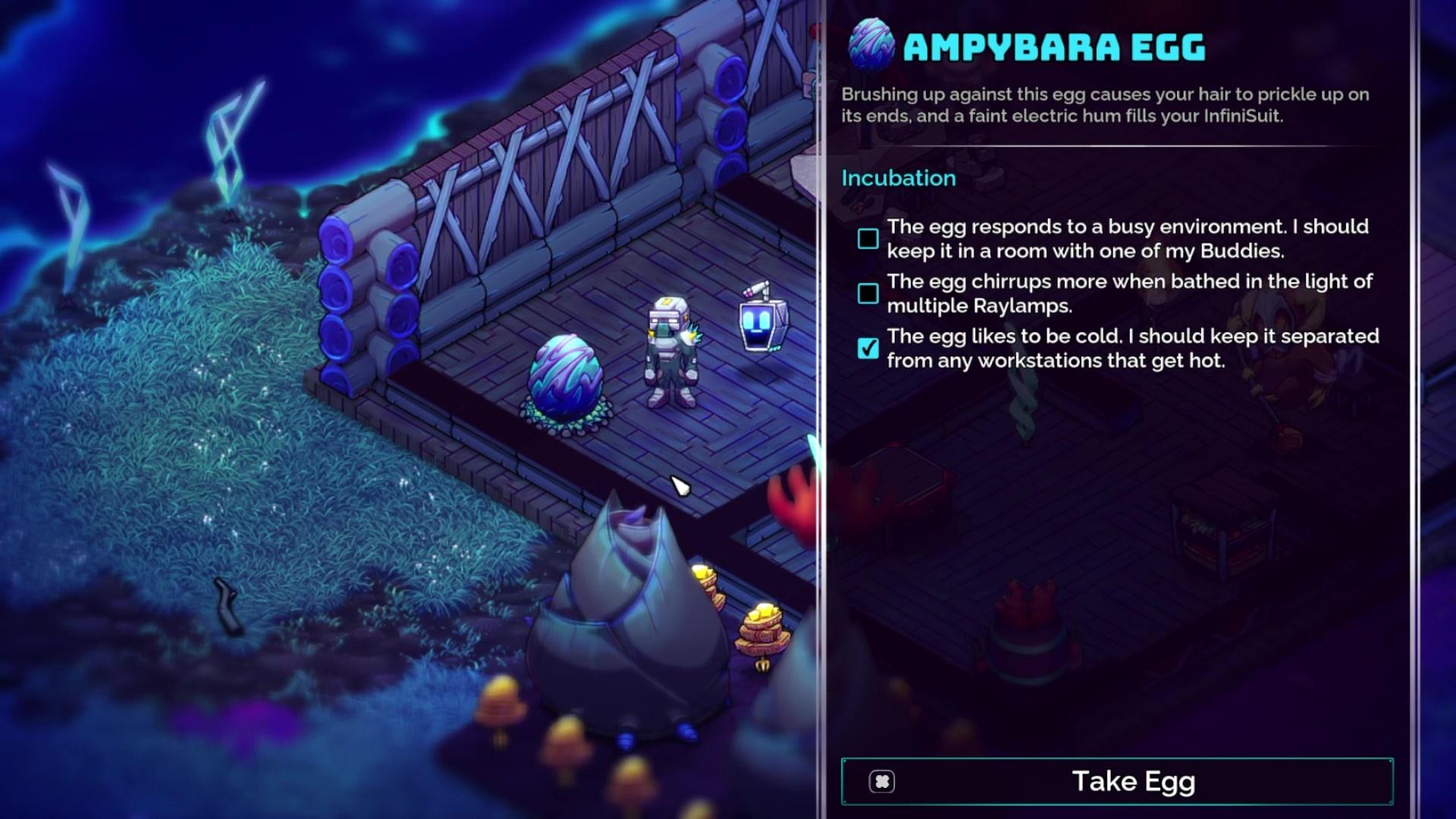The width and height of the screenshot is (1456, 819).
Task: Click the Take Egg button label text
Action: click(x=1132, y=780)
